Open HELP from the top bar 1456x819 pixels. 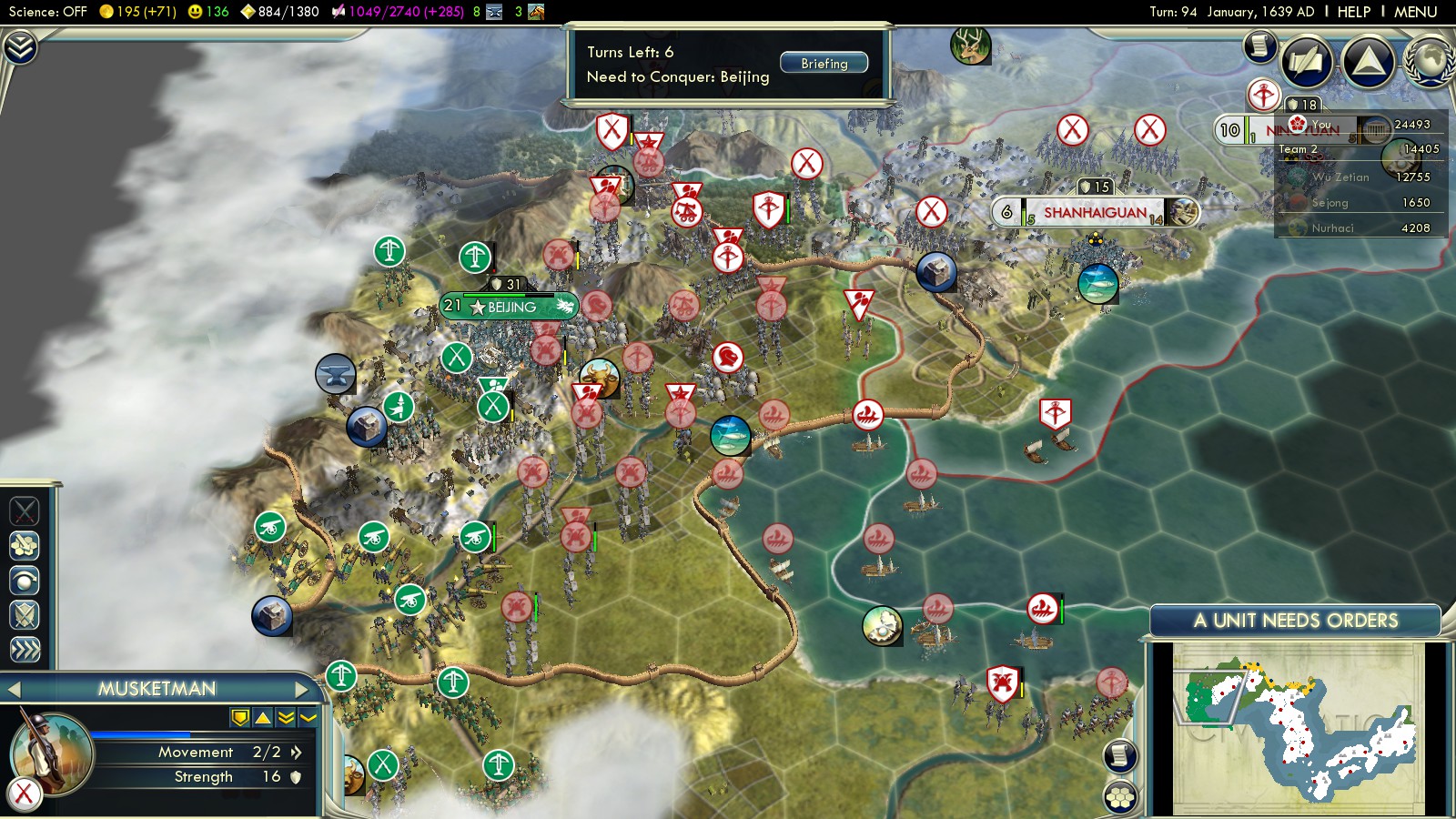point(1355,12)
